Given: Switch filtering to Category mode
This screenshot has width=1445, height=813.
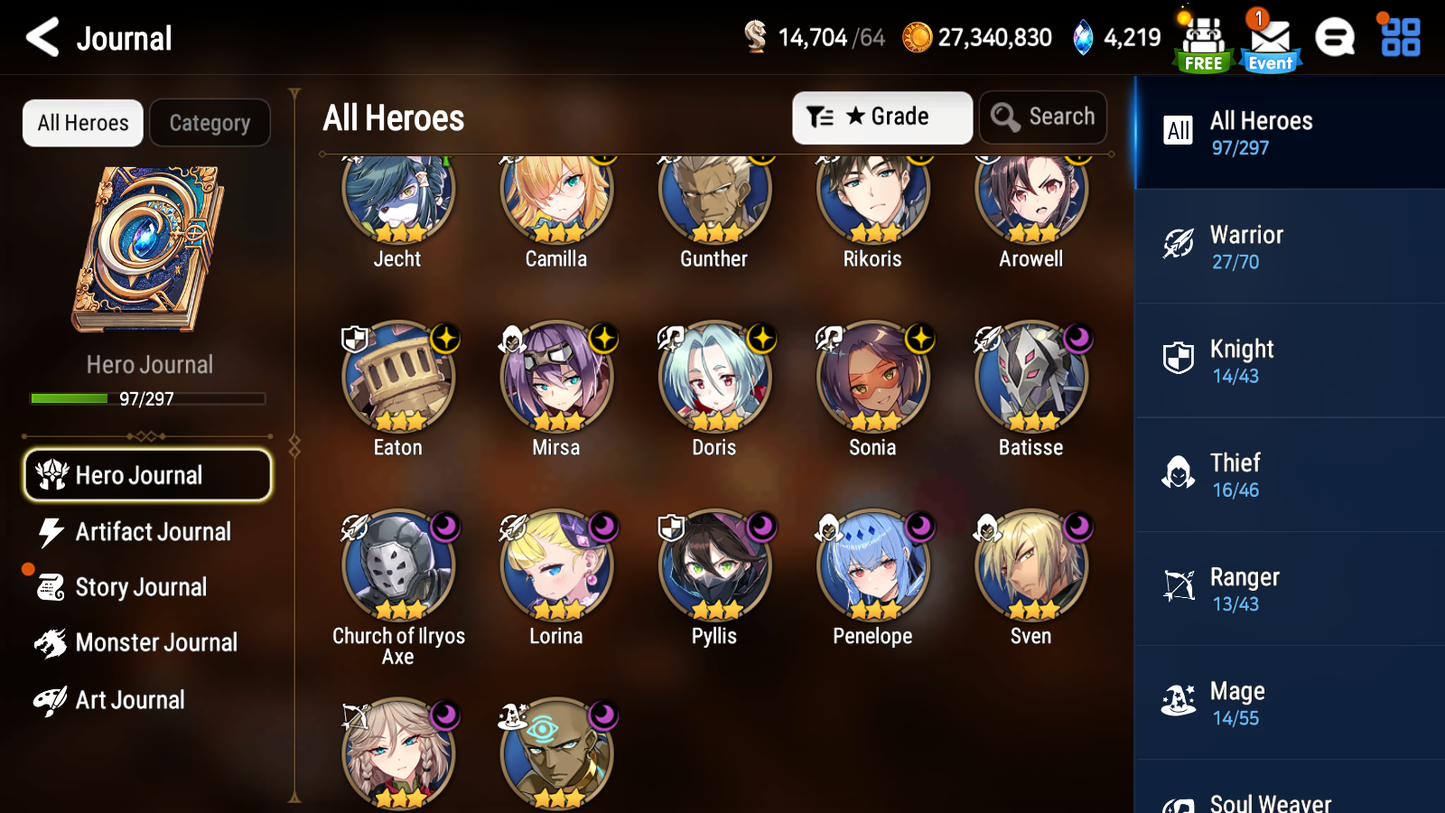Looking at the screenshot, I should [x=210, y=122].
